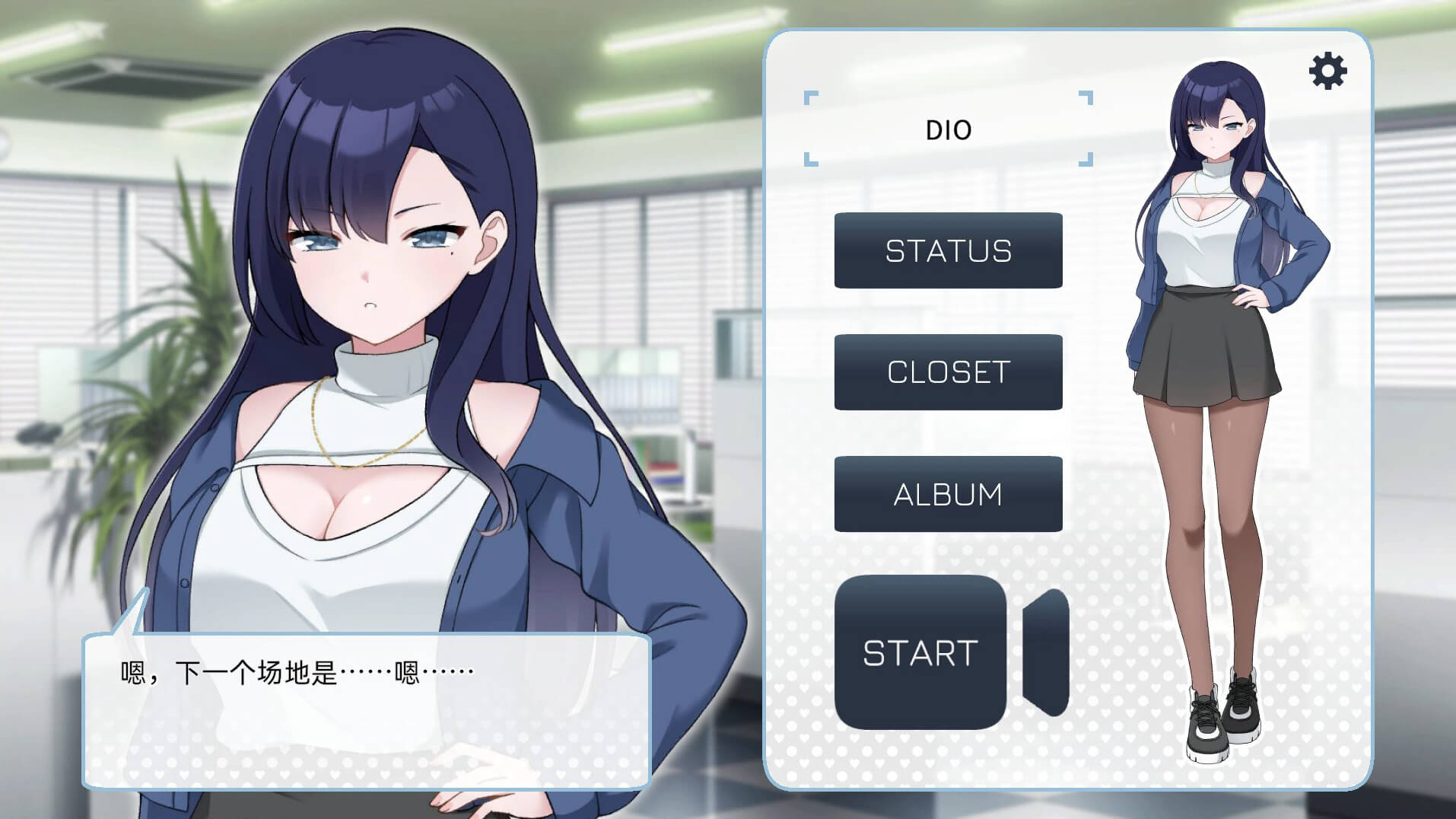View the ALBUM gallery
The height and width of the screenshot is (819, 1456).
tap(948, 494)
